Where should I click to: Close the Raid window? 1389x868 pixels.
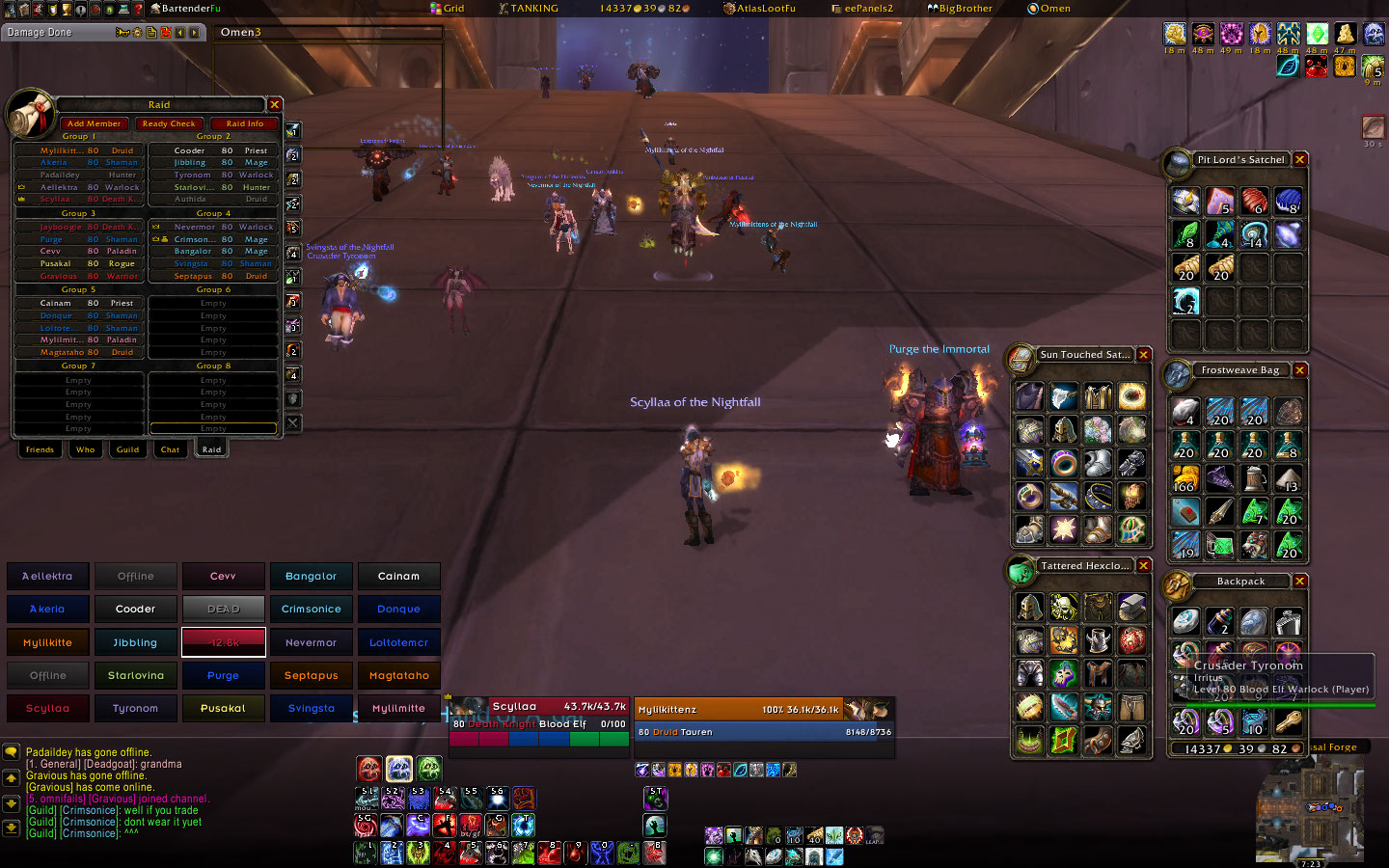tap(275, 104)
